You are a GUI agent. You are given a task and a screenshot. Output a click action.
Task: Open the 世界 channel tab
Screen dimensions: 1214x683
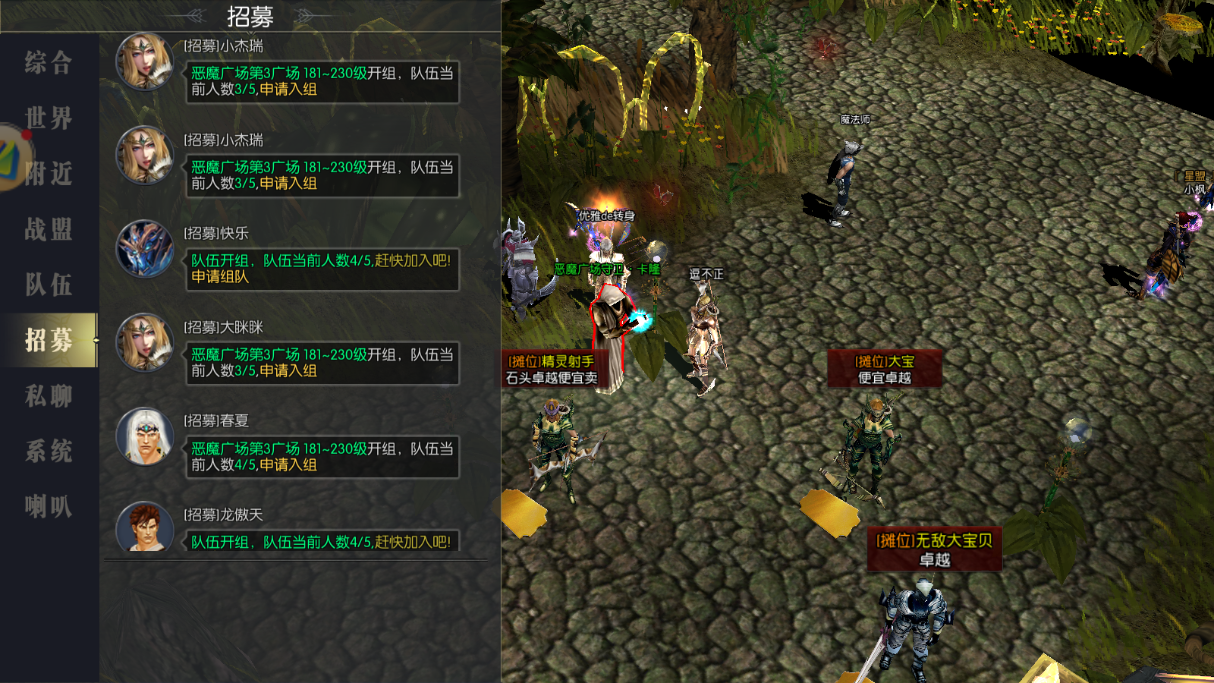click(49, 118)
